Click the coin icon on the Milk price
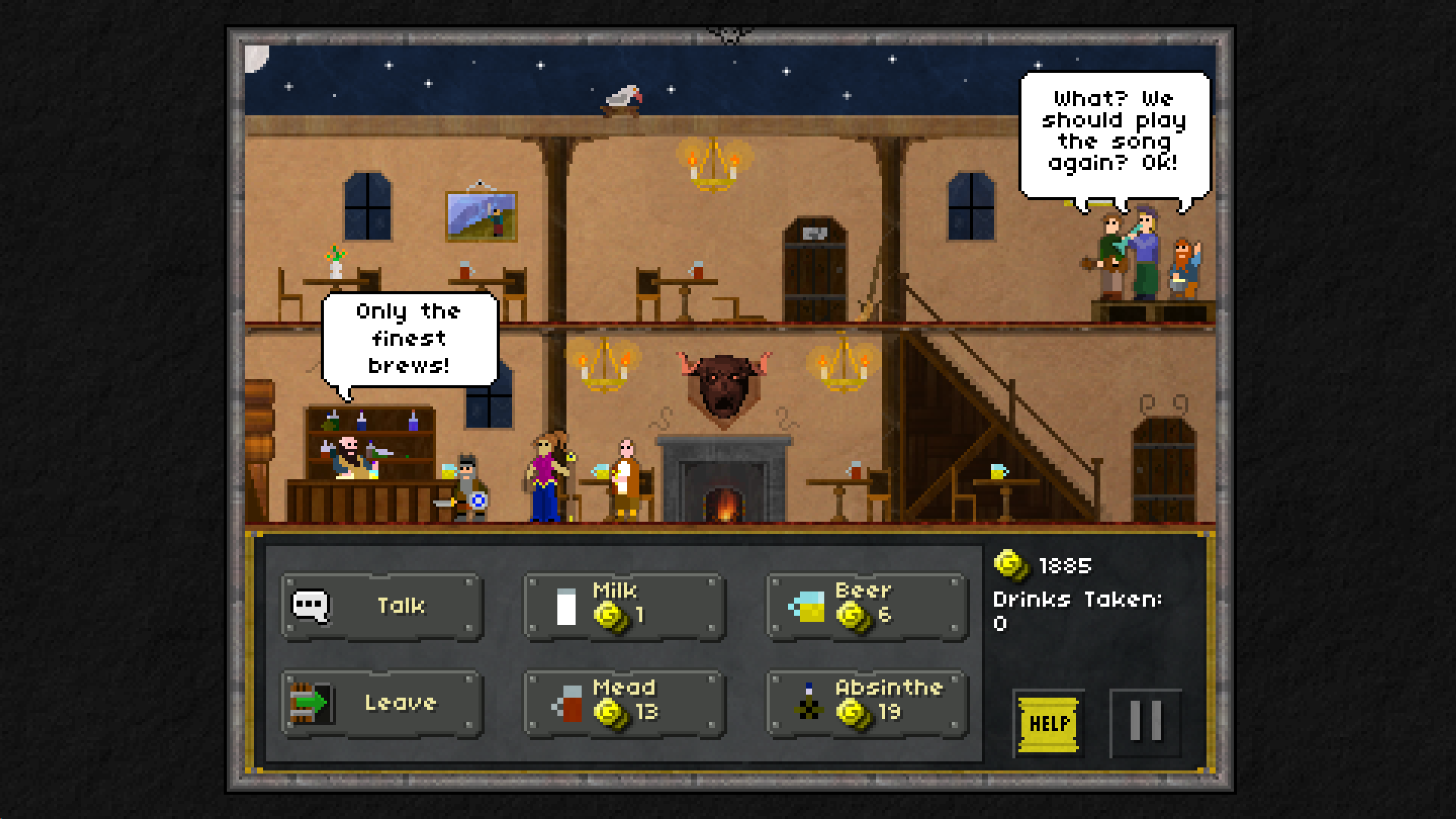 pos(612,616)
